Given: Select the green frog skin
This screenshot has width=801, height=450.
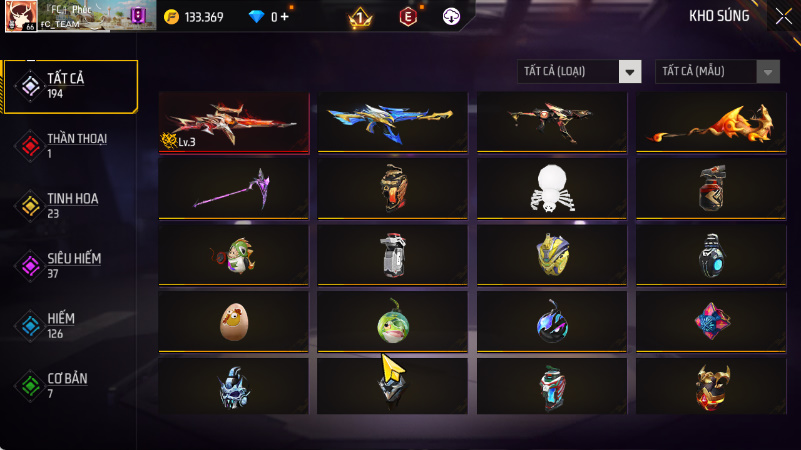Looking at the screenshot, I should click(x=393, y=320).
